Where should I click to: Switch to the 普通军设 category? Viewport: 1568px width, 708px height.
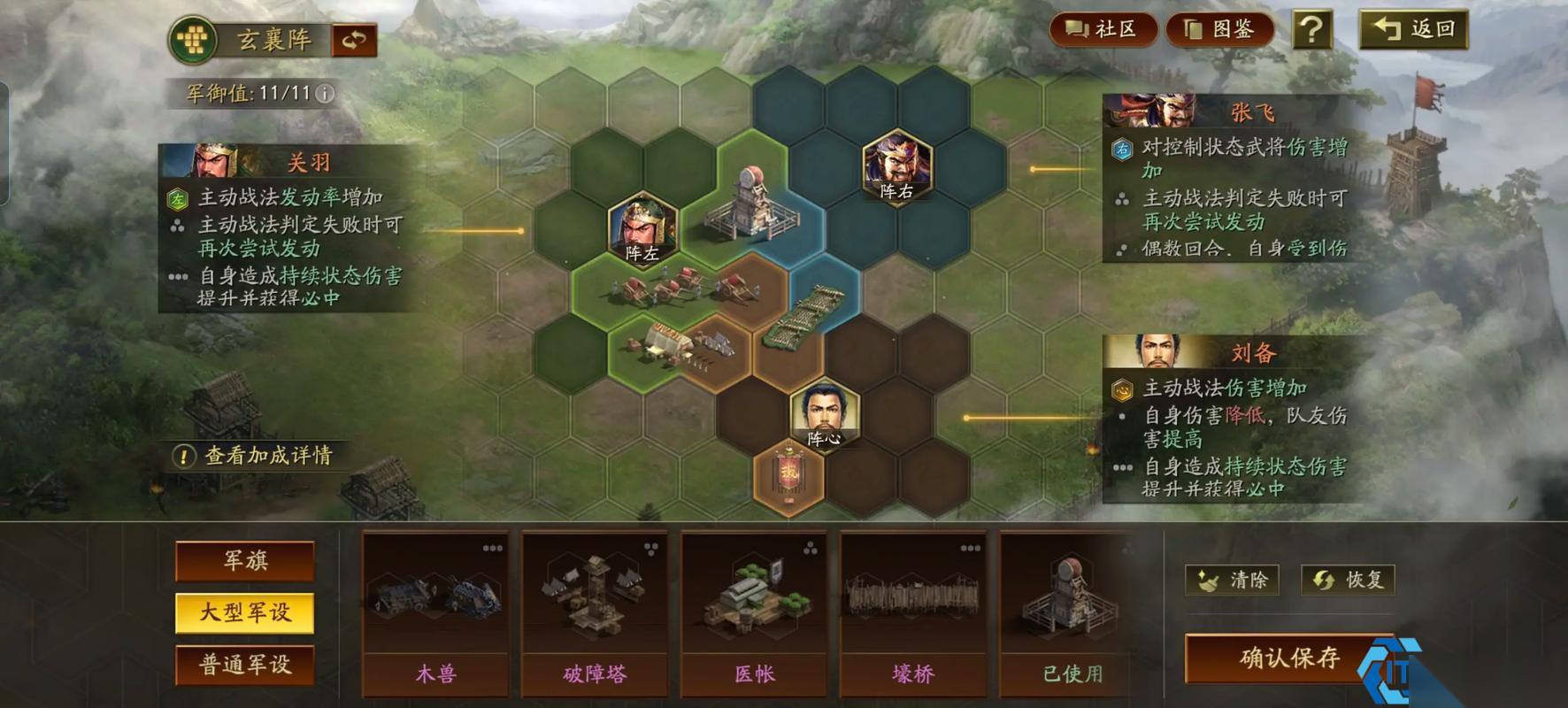245,664
